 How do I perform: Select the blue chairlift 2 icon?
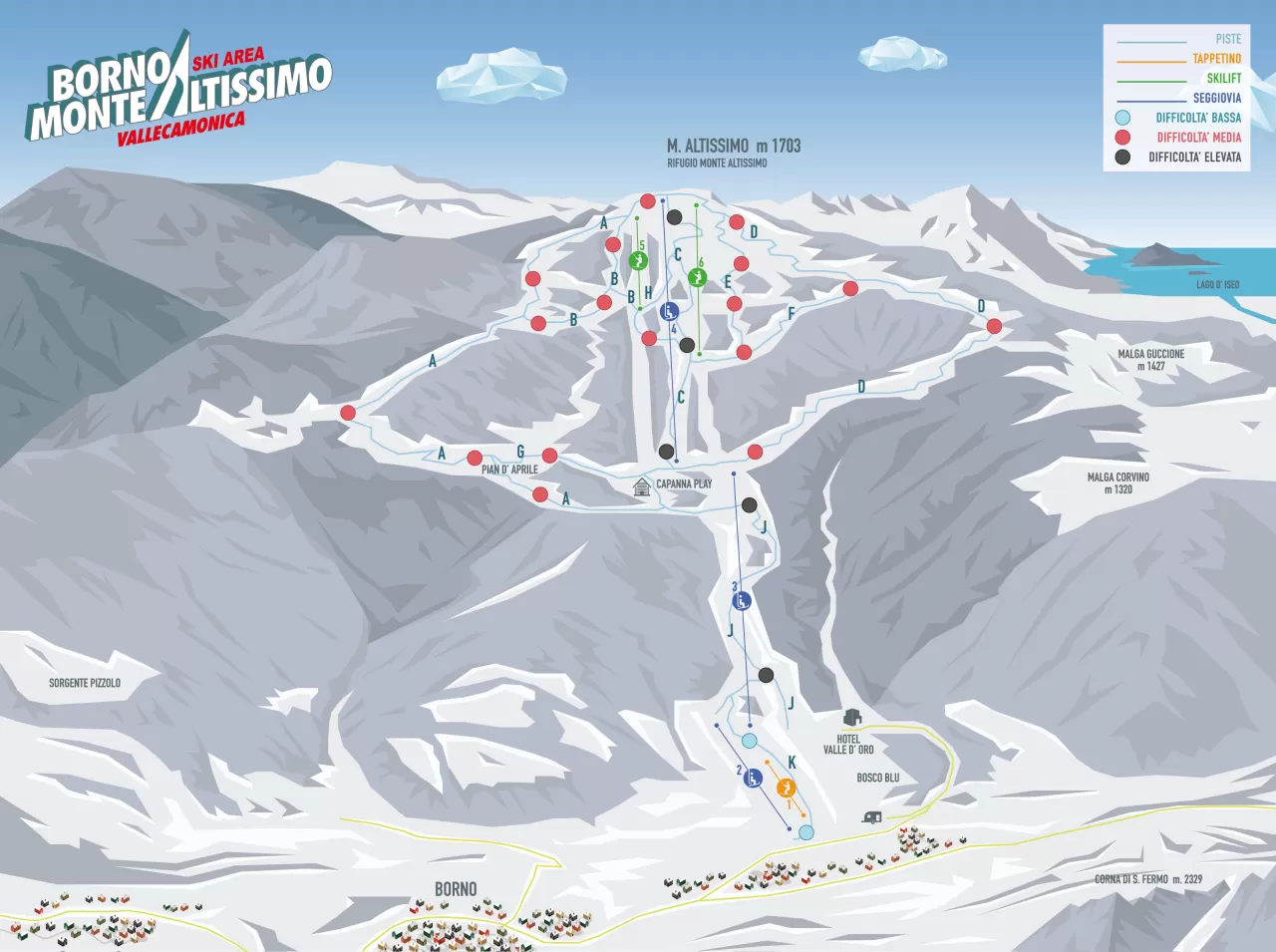point(755,778)
